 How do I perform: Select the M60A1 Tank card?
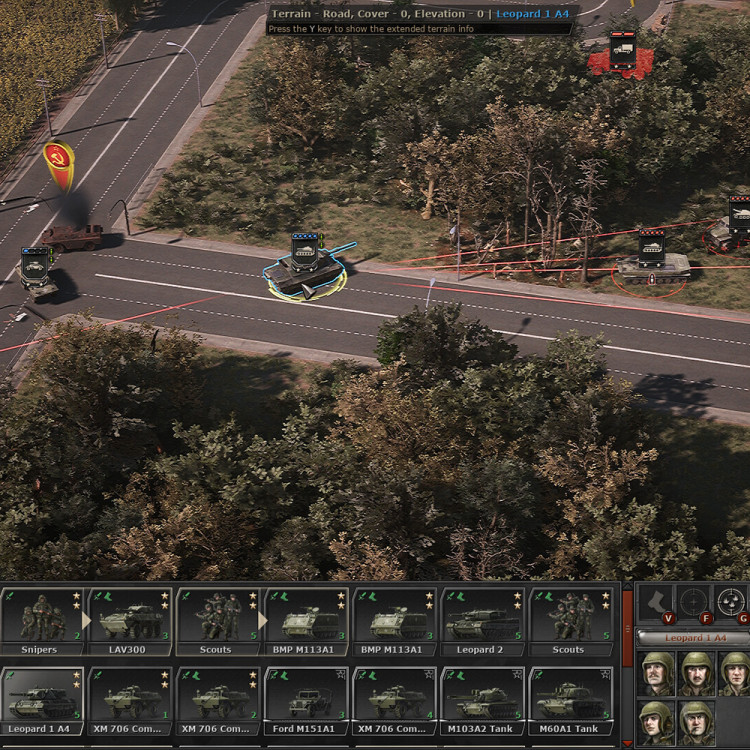click(x=570, y=700)
